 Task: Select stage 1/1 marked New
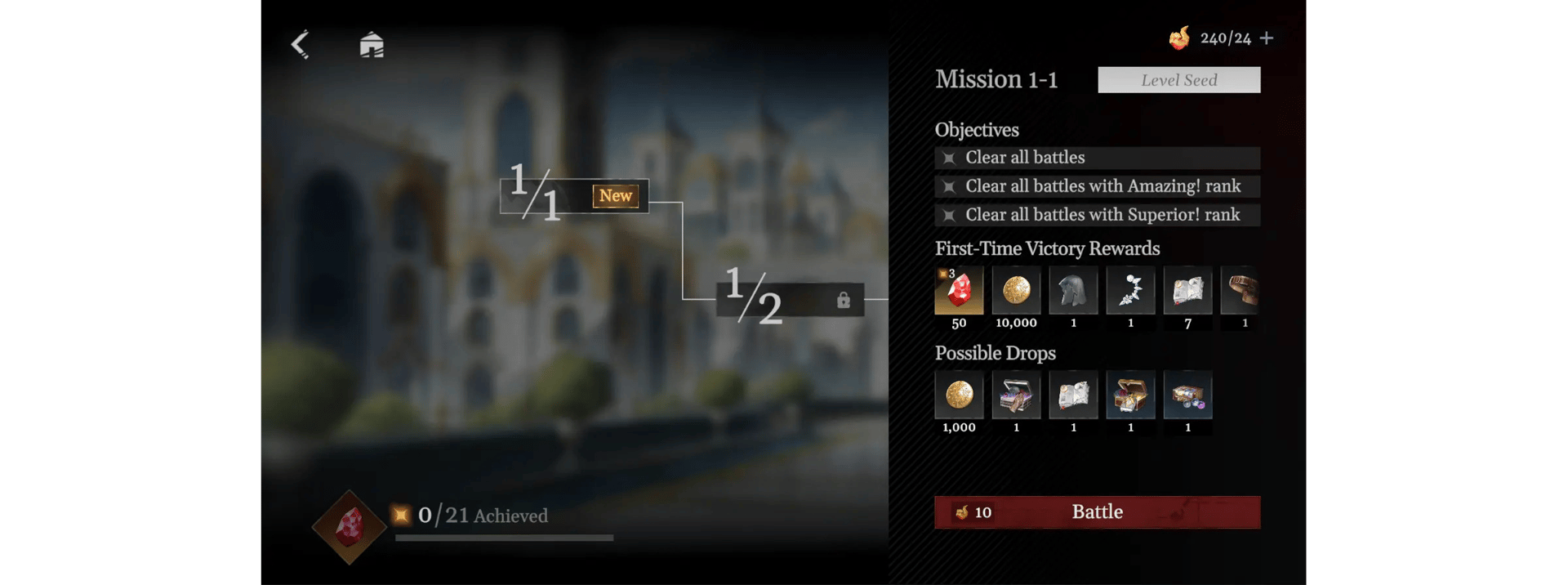(x=574, y=196)
